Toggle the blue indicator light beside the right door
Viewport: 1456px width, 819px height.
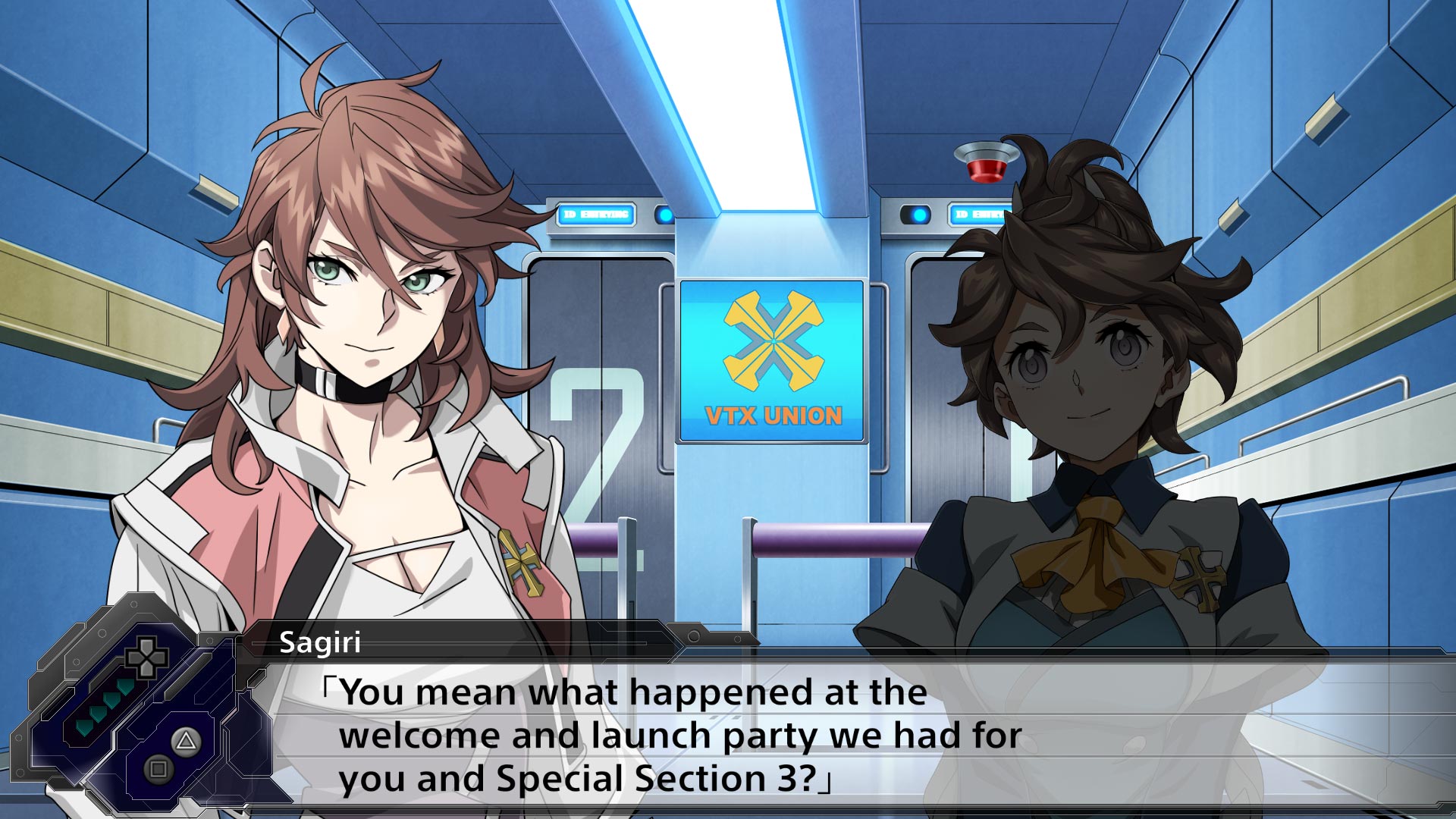(x=919, y=215)
